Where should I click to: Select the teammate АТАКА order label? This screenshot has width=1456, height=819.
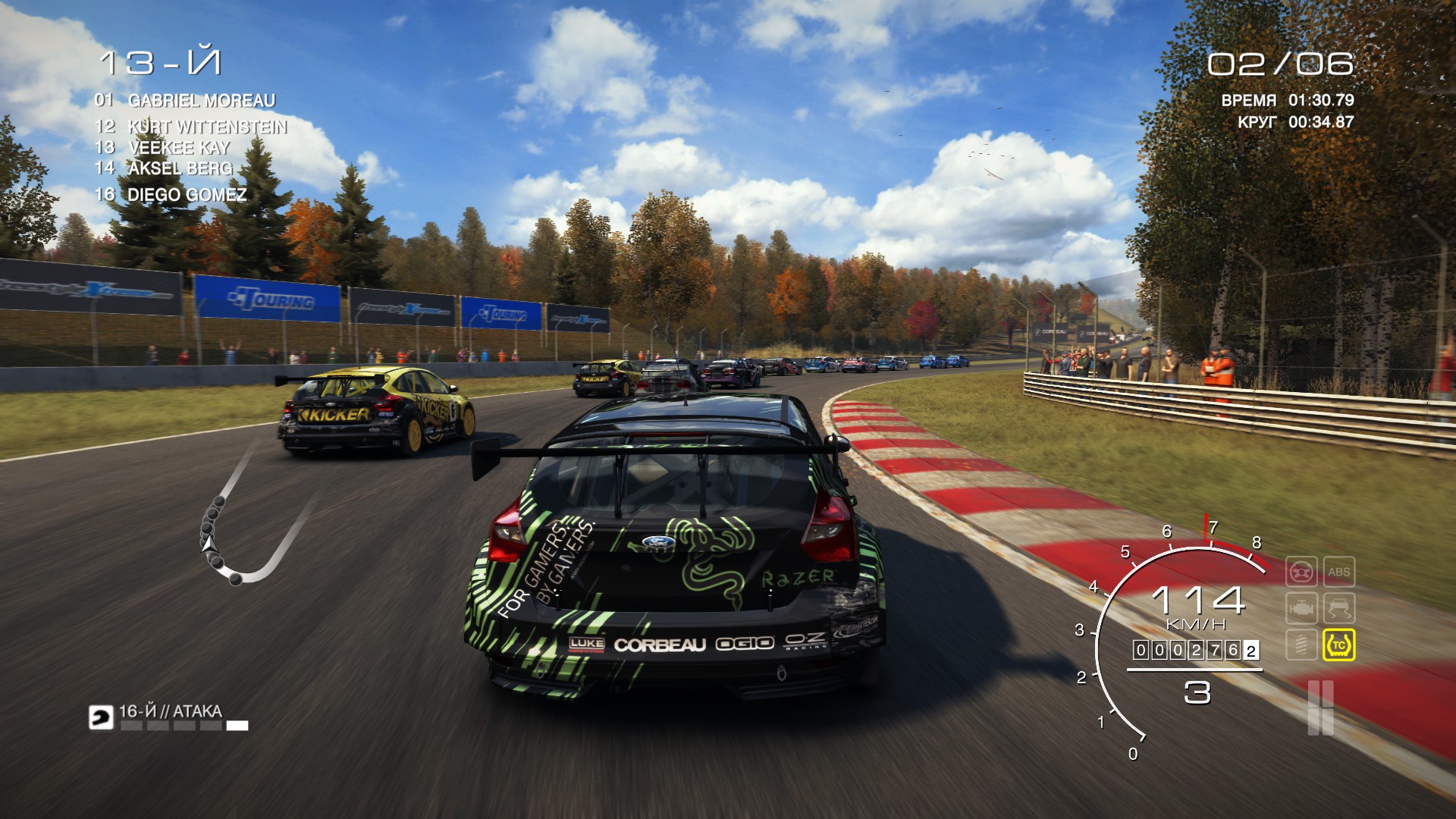[171, 711]
